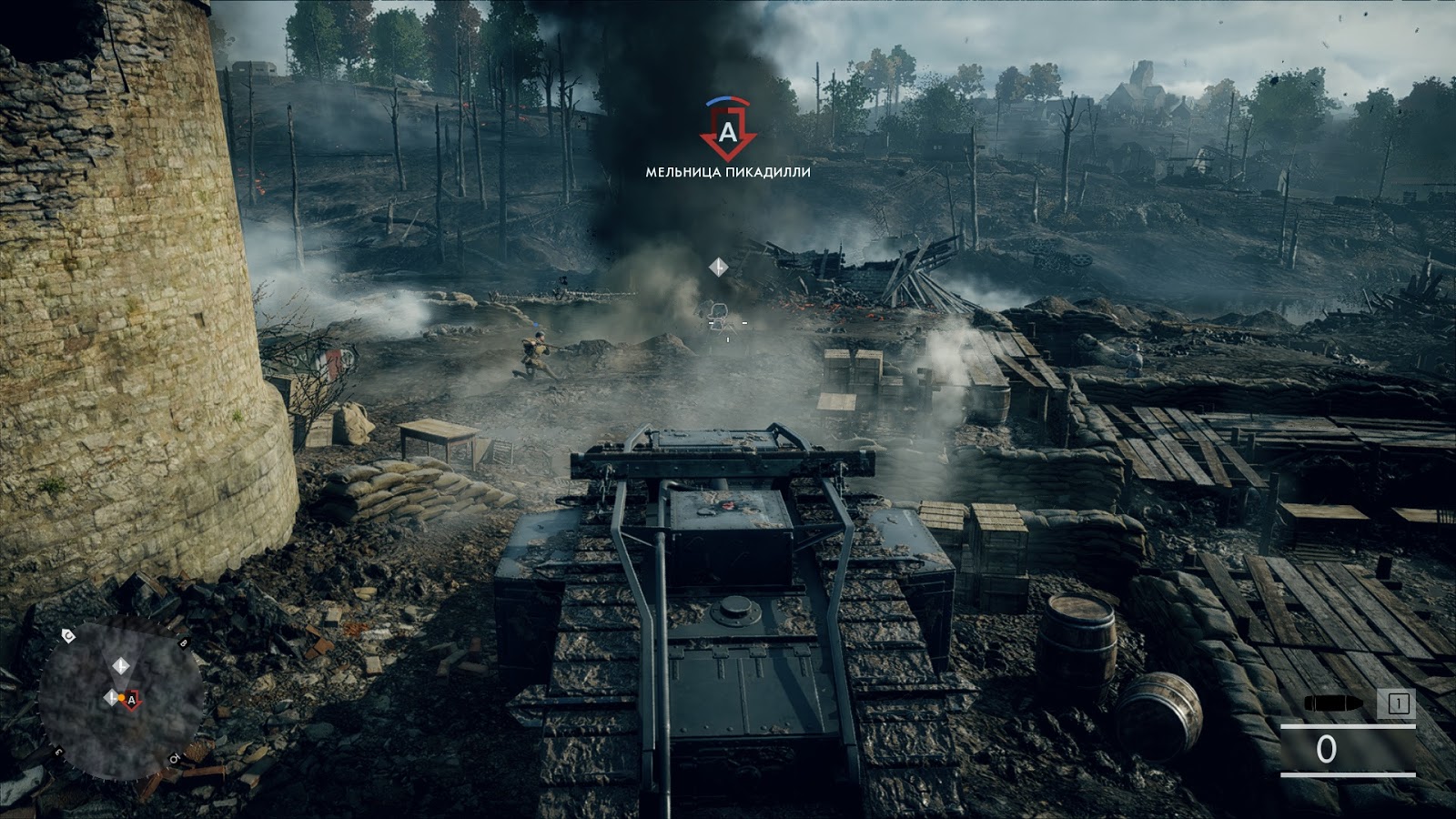Click the З compass marker on the minimap
Viewport: 1456px width, 819px height.
click(x=58, y=753)
